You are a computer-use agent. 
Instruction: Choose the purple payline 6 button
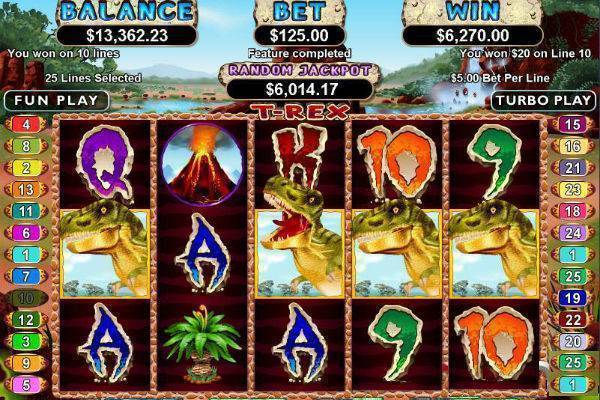pyautogui.click(x=26, y=232)
